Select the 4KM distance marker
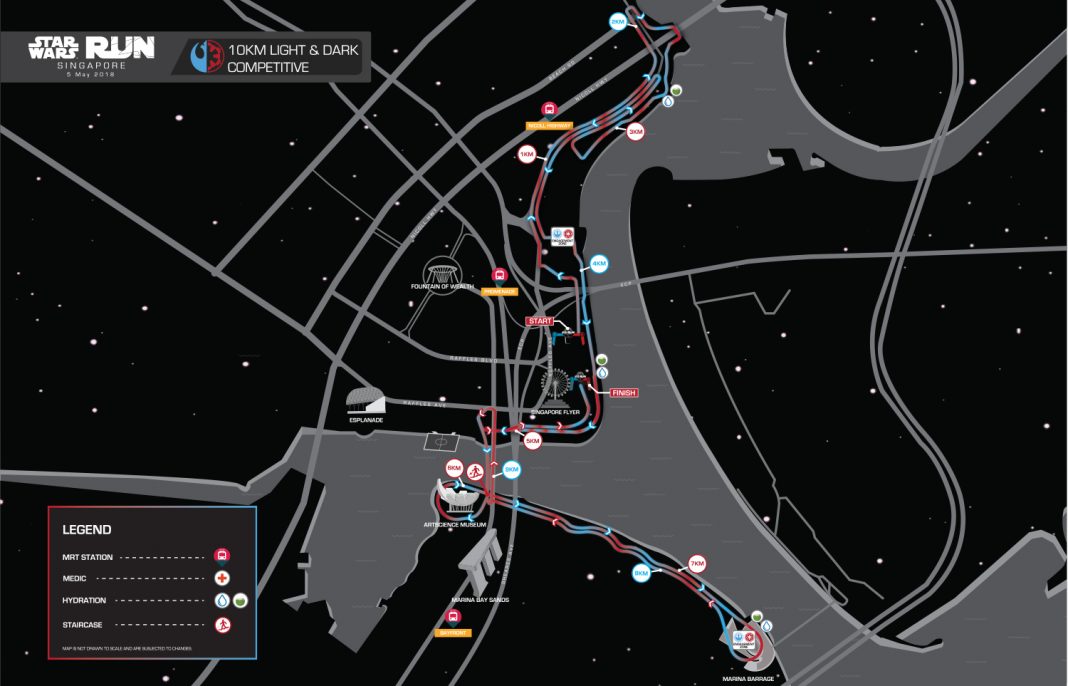This screenshot has width=1068, height=686. click(x=599, y=264)
